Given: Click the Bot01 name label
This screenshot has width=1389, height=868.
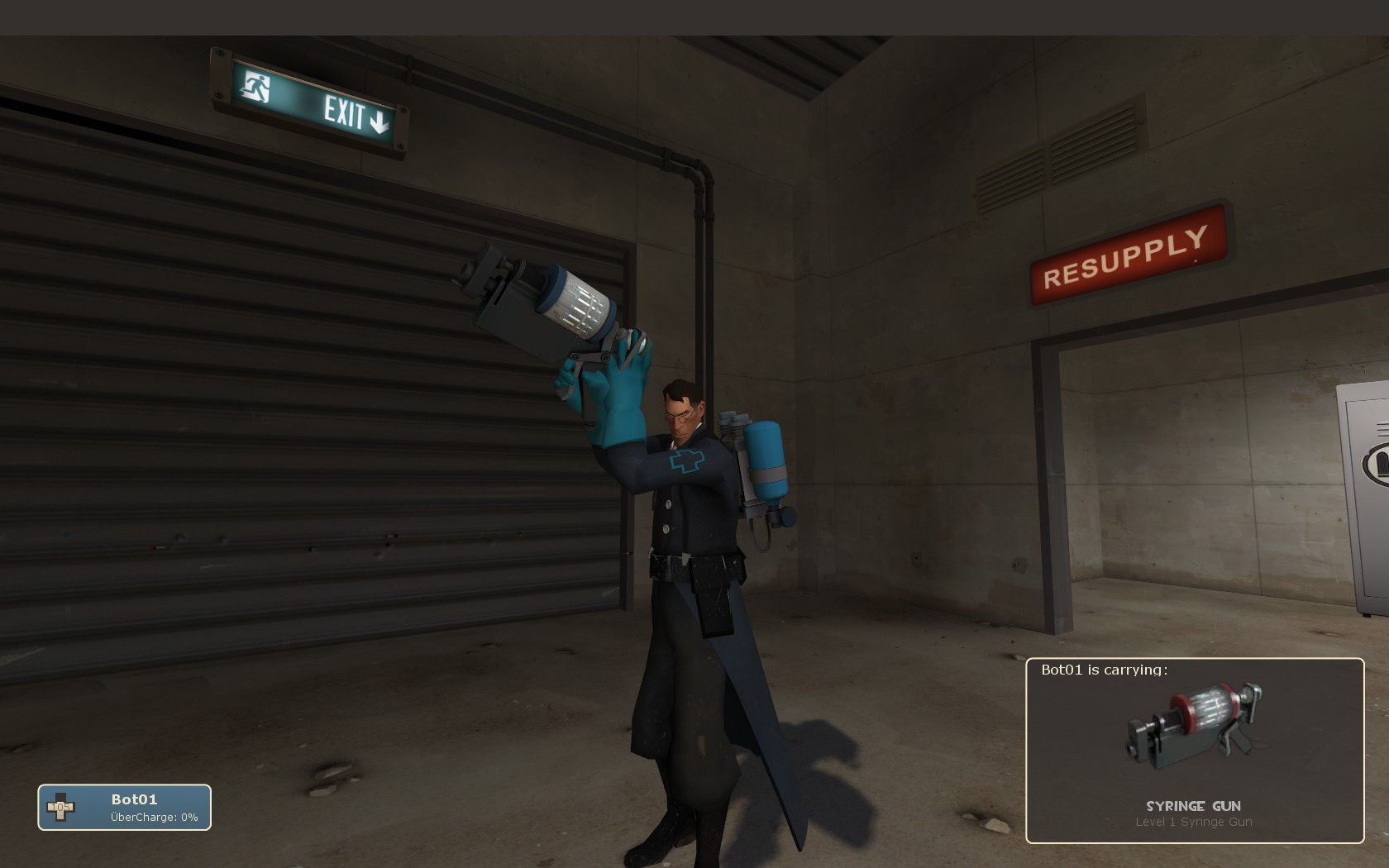Looking at the screenshot, I should 136,799.
